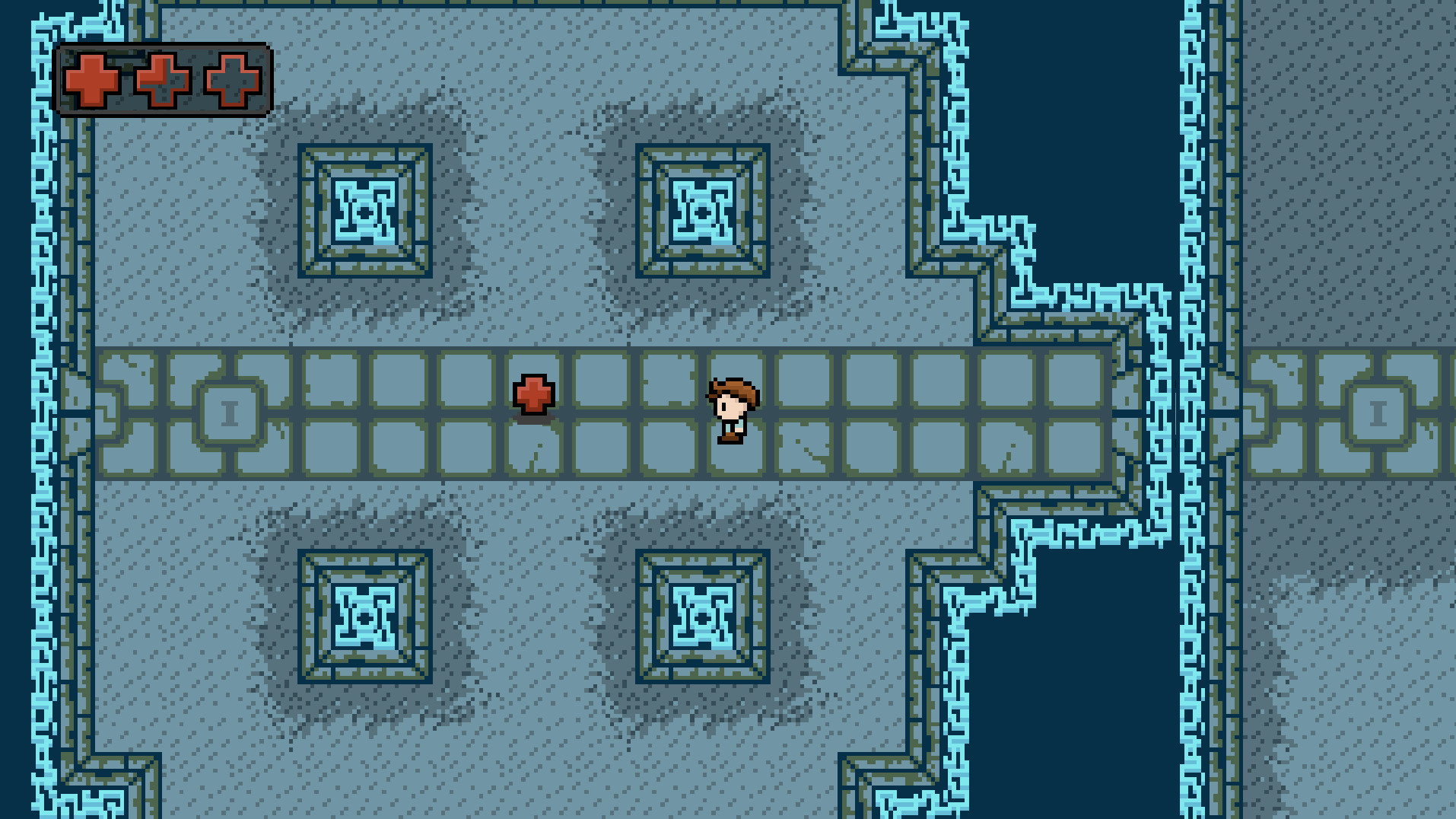Click the stone bridge tile beneath the health pickup
Image resolution: width=1456 pixels, height=819 pixels.
pyautogui.click(x=533, y=449)
